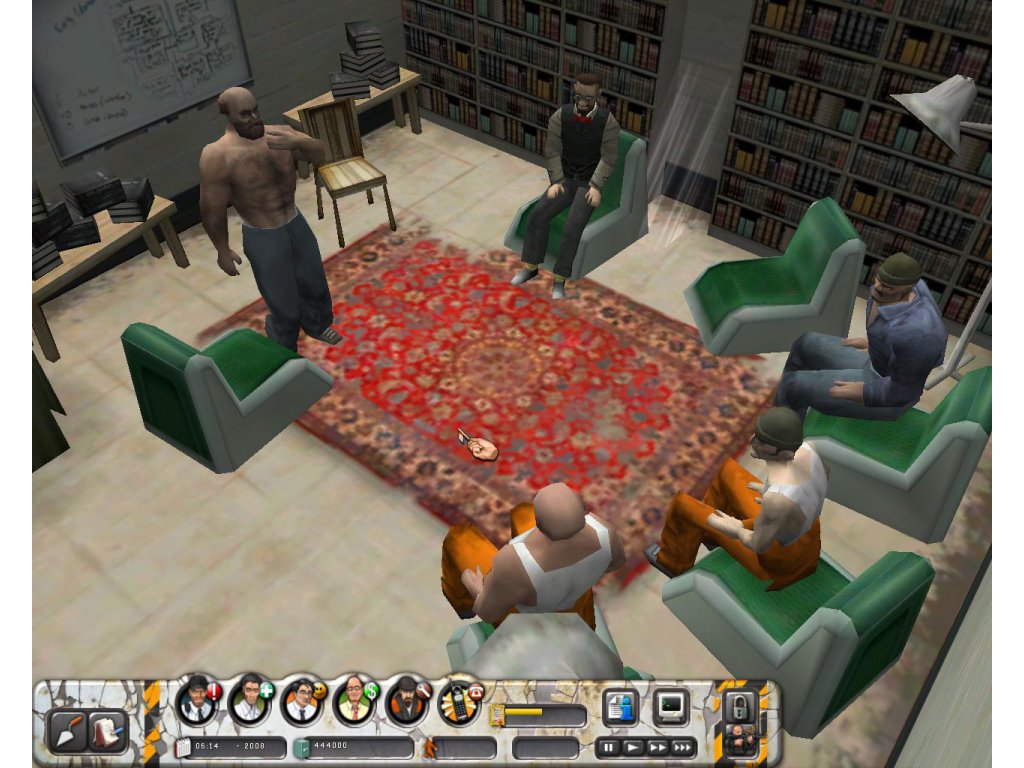
Task: Set game speed to fast forward
Action: [x=657, y=747]
